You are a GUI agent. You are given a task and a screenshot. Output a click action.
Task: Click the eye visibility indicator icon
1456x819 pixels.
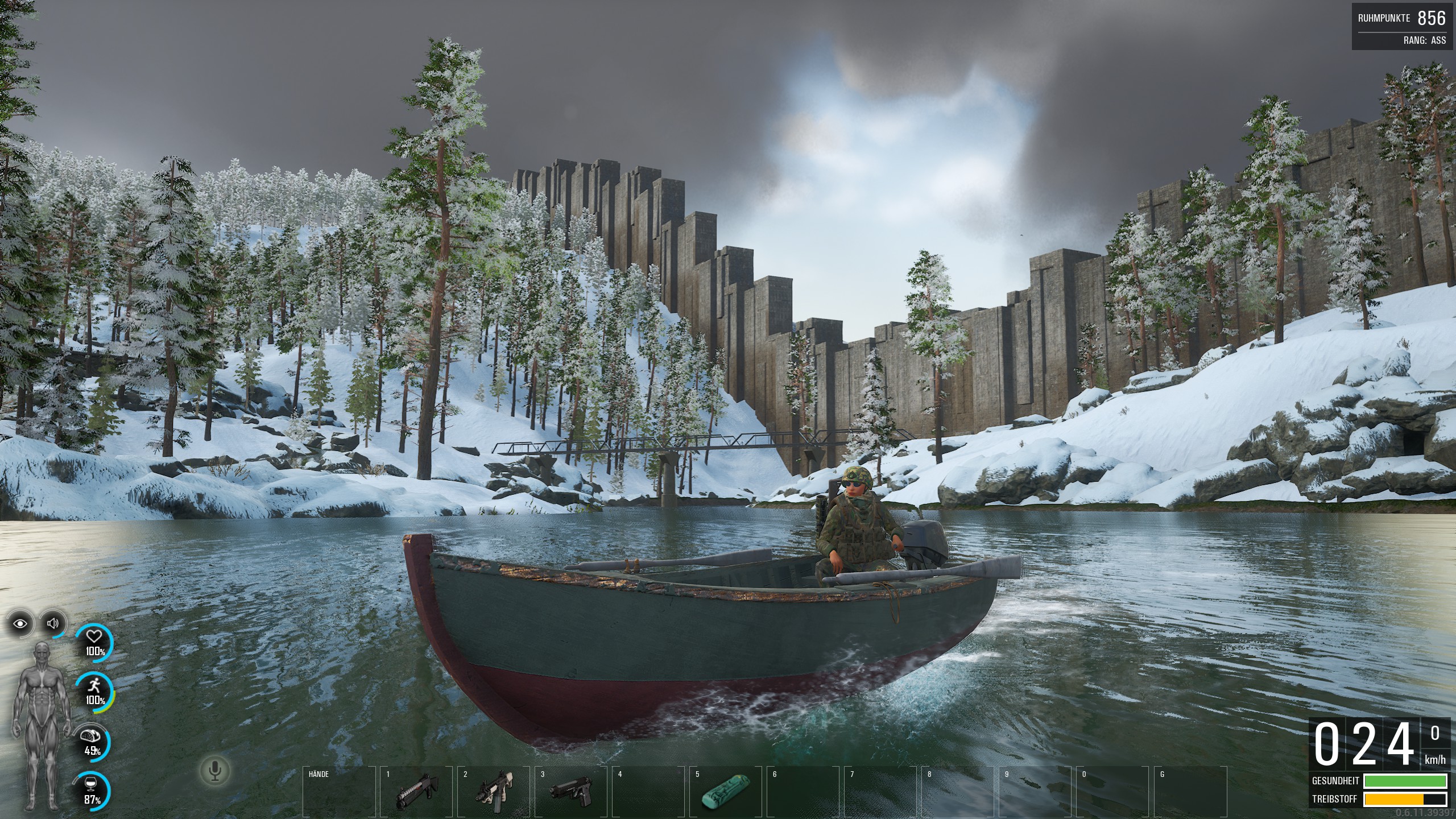coord(21,624)
